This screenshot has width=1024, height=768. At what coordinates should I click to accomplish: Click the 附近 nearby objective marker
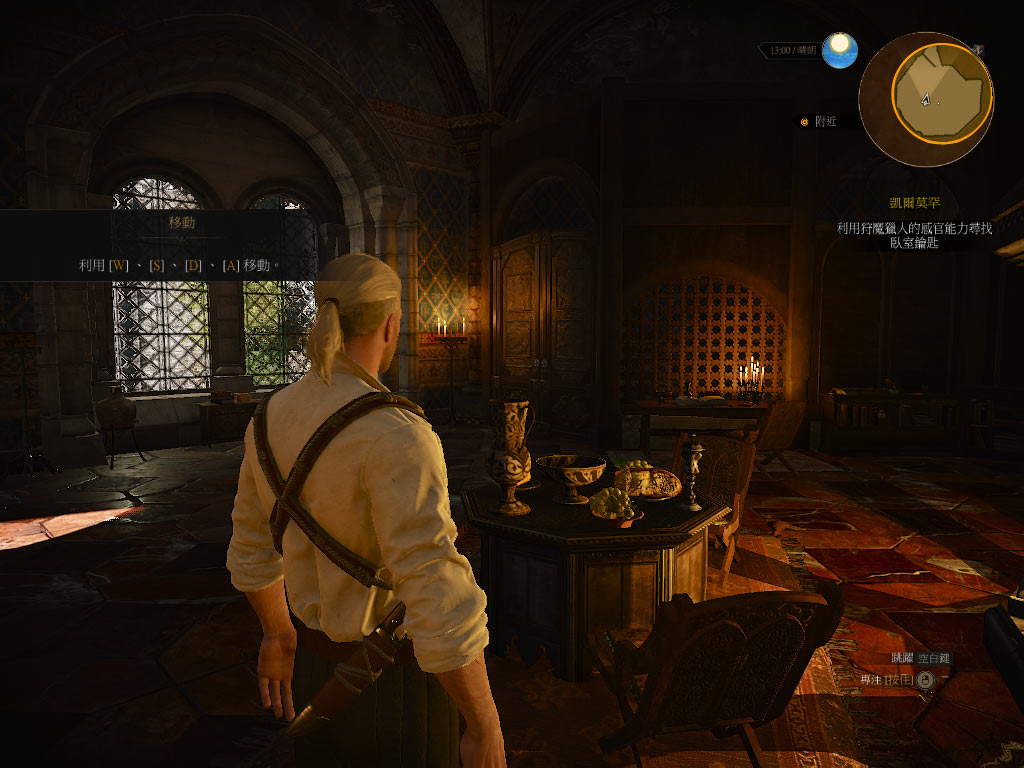(818, 122)
